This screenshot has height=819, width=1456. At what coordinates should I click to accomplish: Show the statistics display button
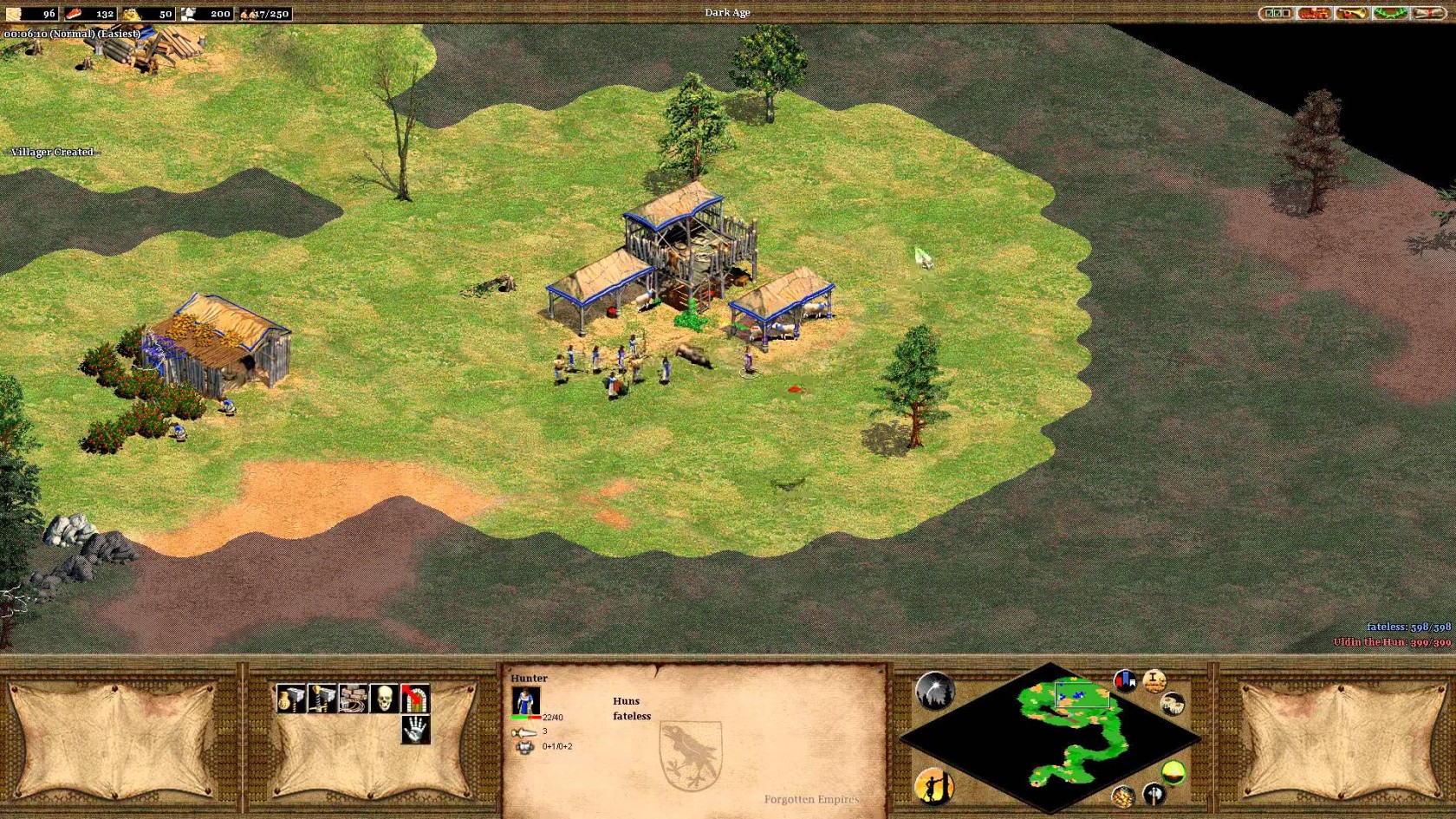click(x=1154, y=681)
